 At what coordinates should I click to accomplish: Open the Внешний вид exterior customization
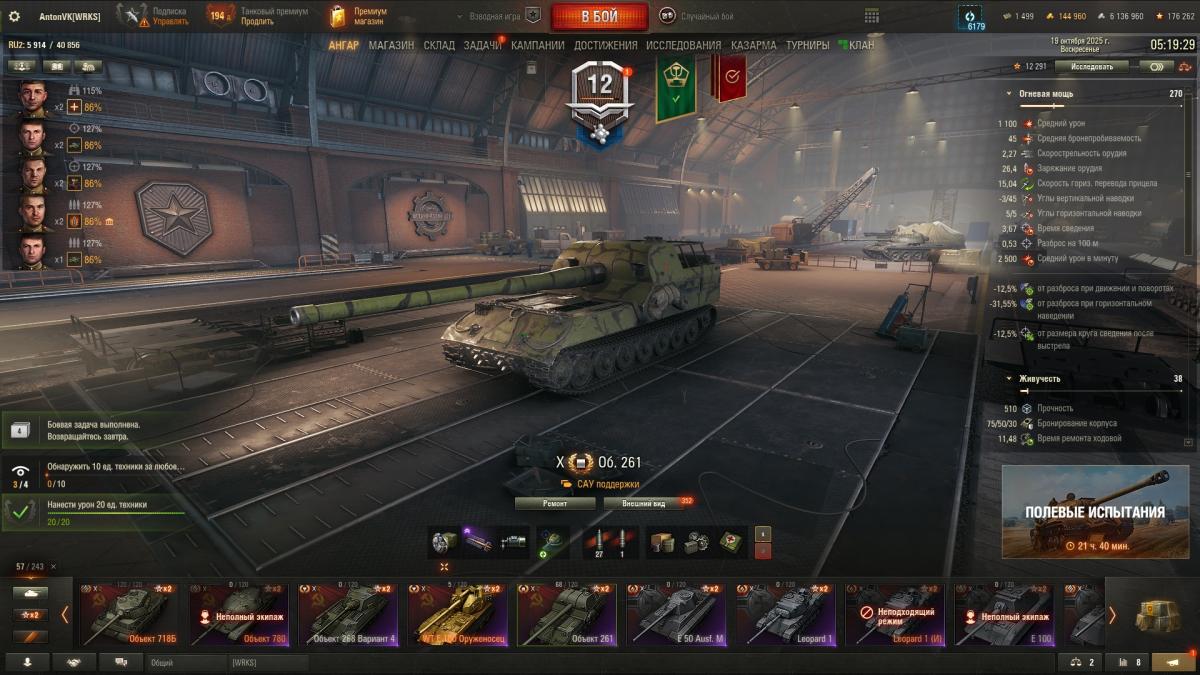(643, 503)
